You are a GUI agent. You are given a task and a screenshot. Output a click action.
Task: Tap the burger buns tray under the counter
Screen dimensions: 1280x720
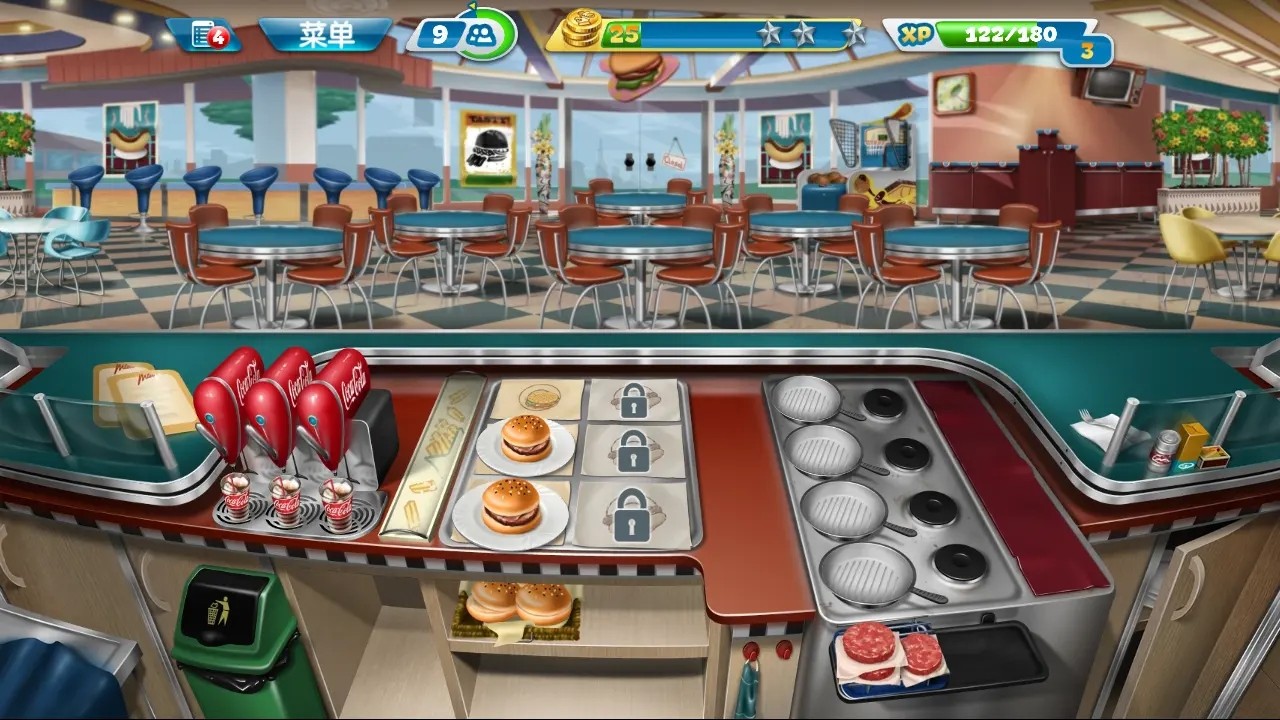pyautogui.click(x=515, y=605)
